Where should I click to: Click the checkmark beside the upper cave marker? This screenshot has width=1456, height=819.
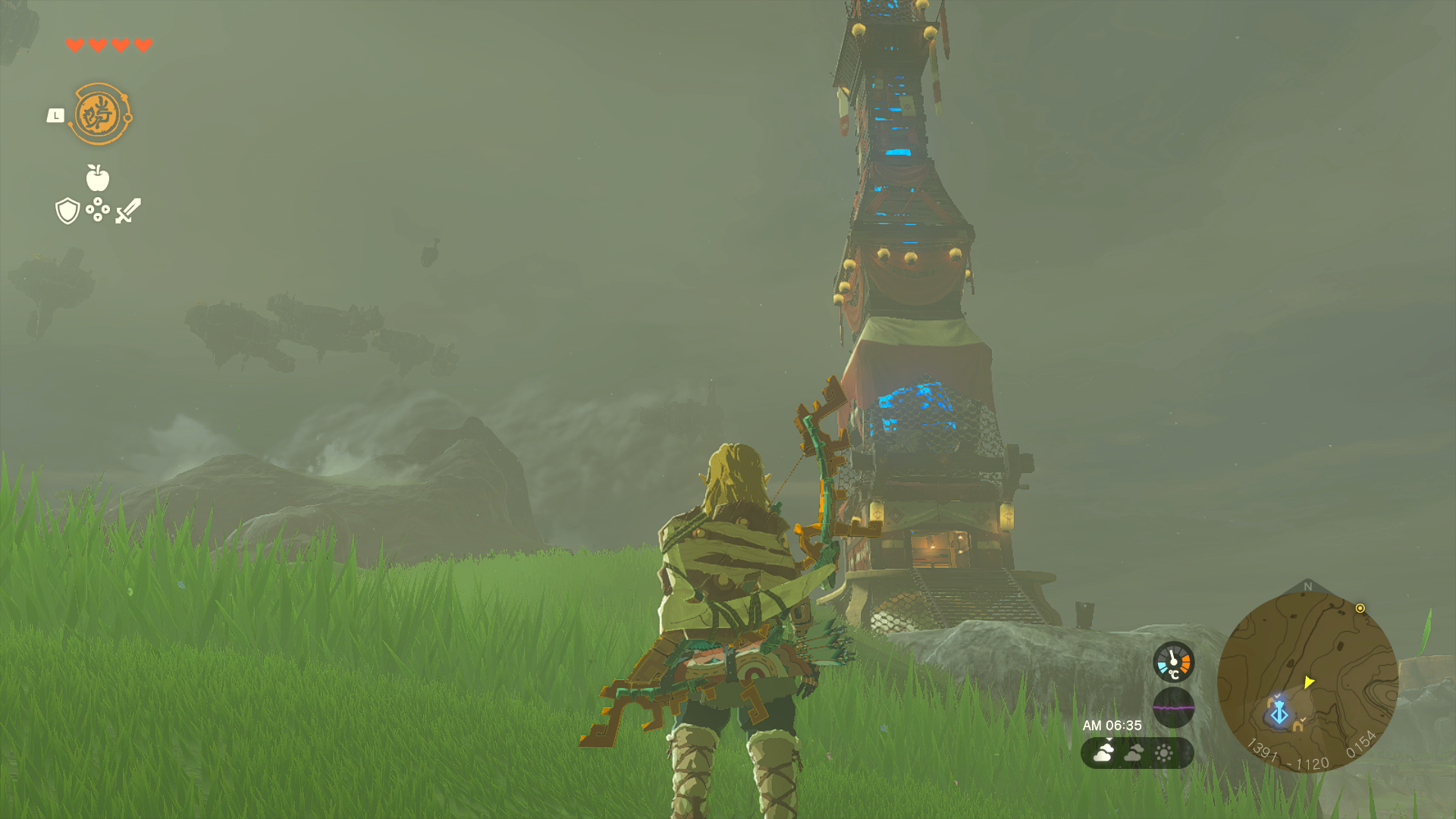tap(1277, 695)
